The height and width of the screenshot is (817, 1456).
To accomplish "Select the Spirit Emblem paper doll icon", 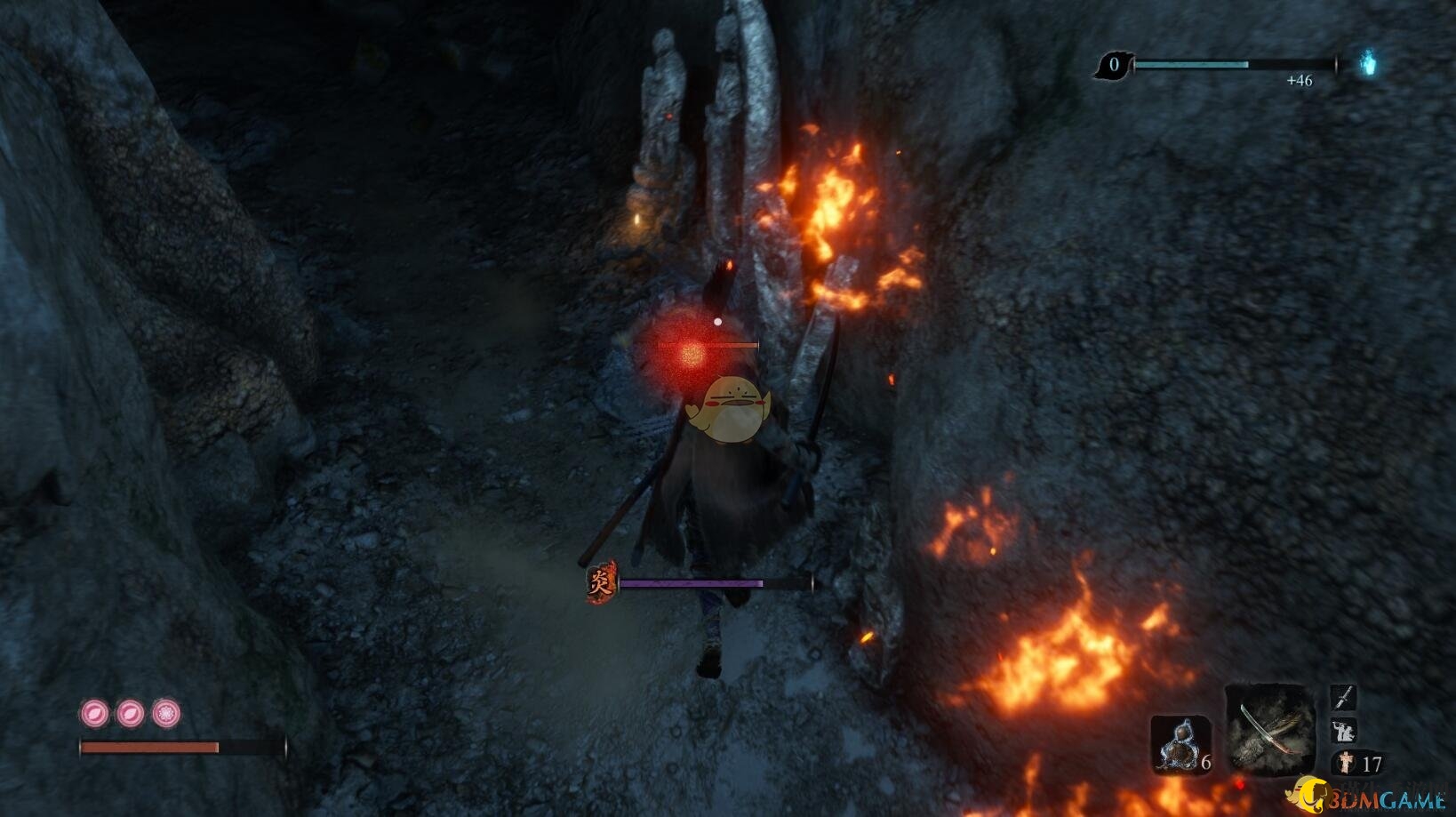I will click(1347, 763).
